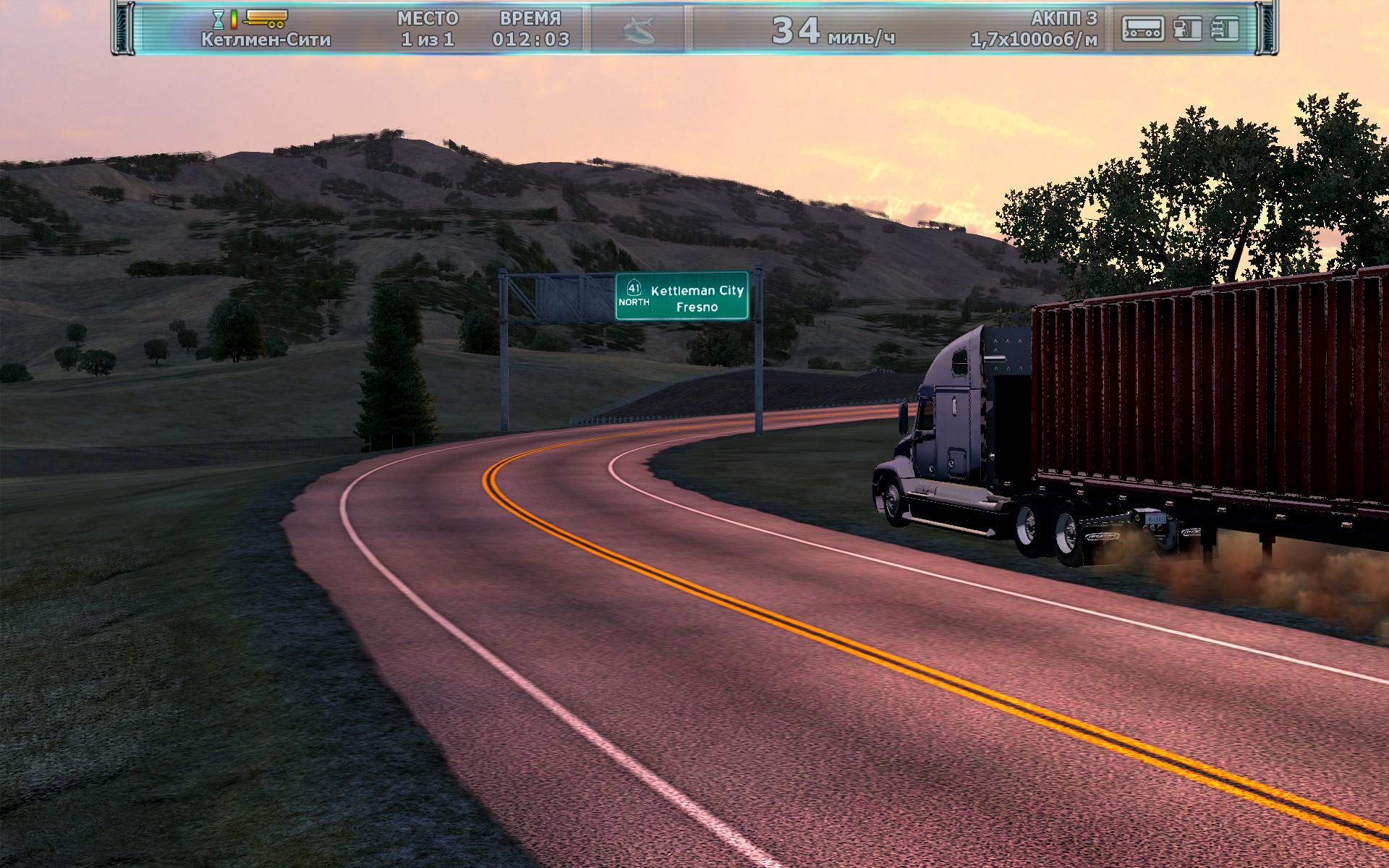Screen dimensions: 1389x868
Task: Click the shark emblem in the HUD bar
Action: point(638,30)
